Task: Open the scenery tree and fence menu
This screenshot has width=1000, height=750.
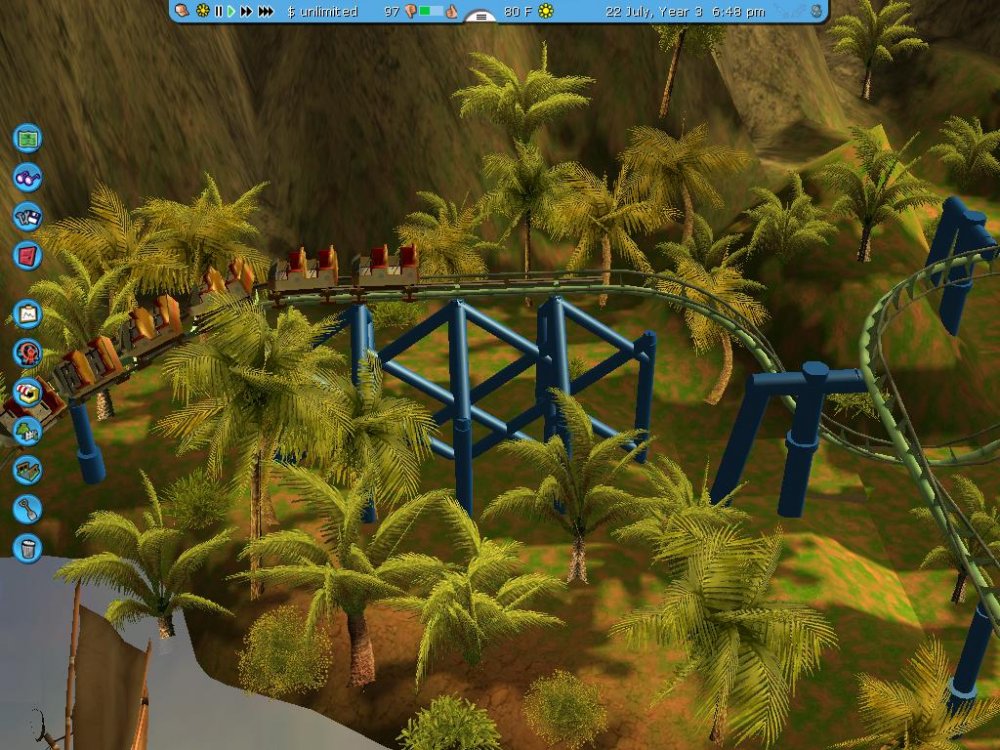Action: [27, 431]
